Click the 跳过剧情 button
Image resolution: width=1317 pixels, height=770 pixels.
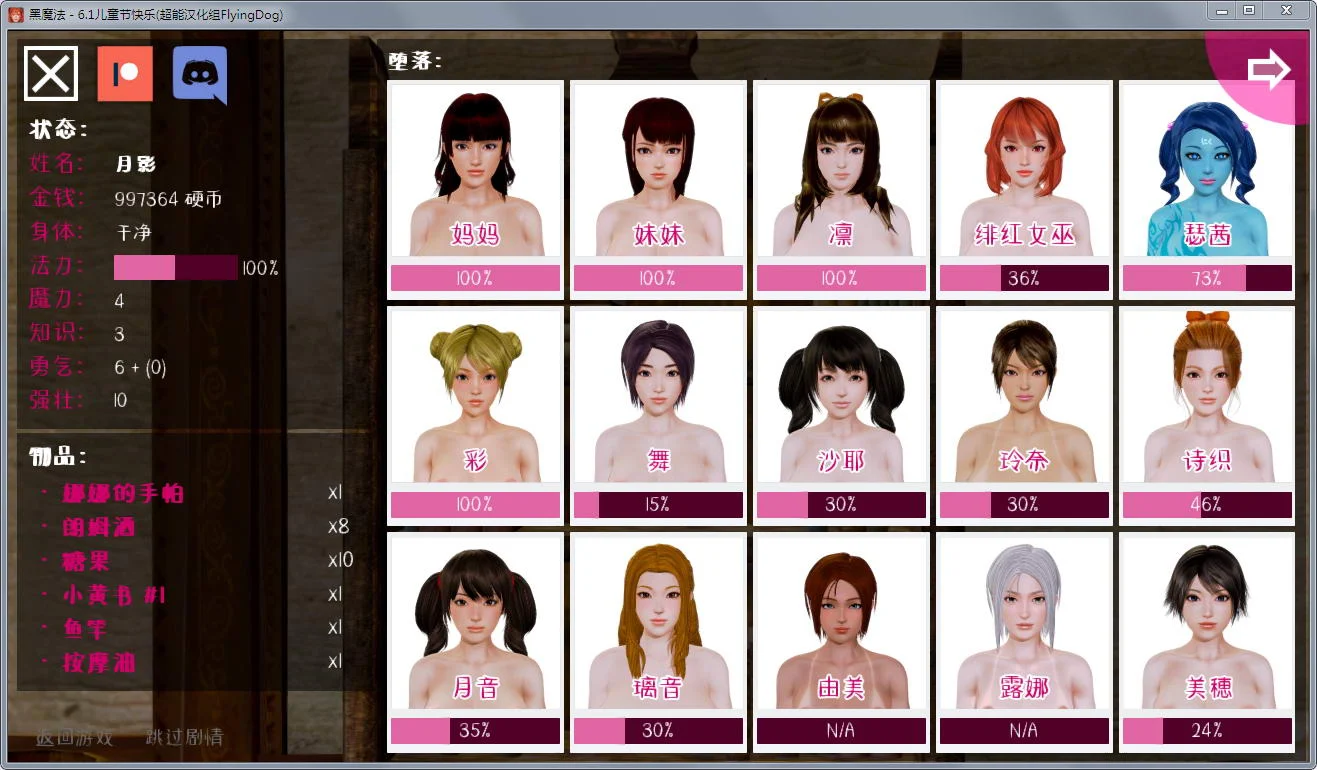185,736
